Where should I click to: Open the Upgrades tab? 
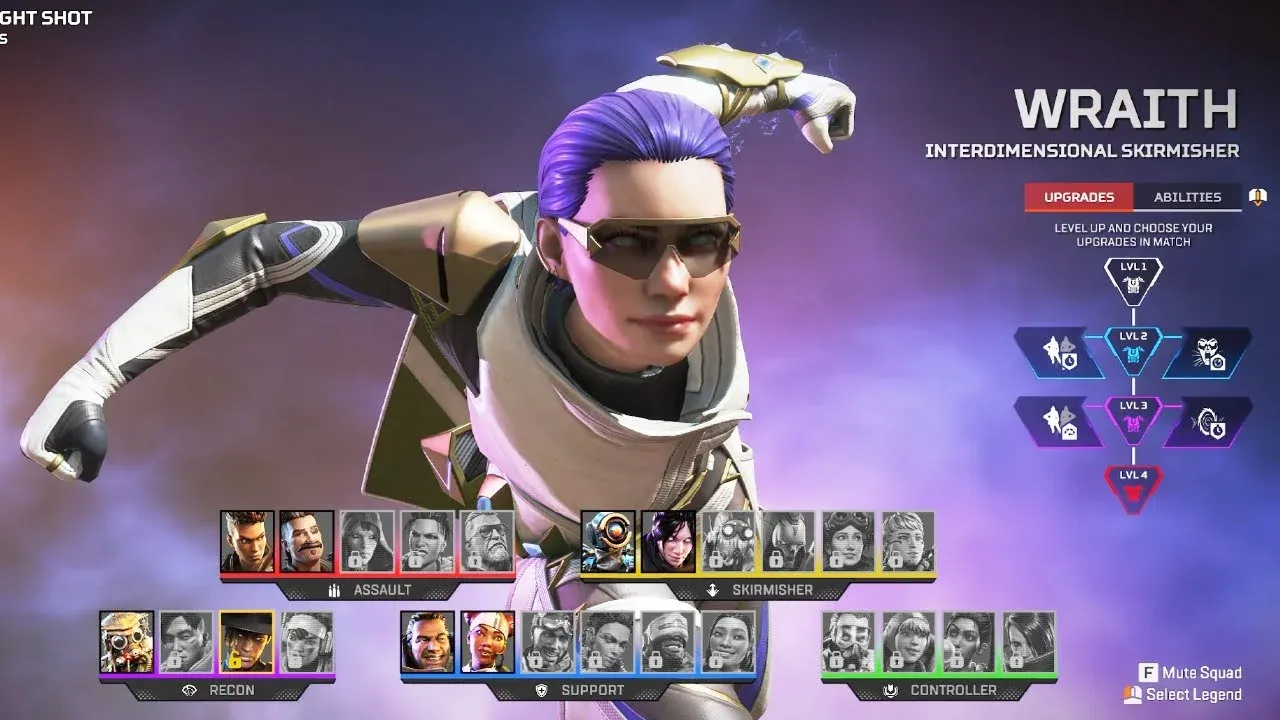(1079, 197)
